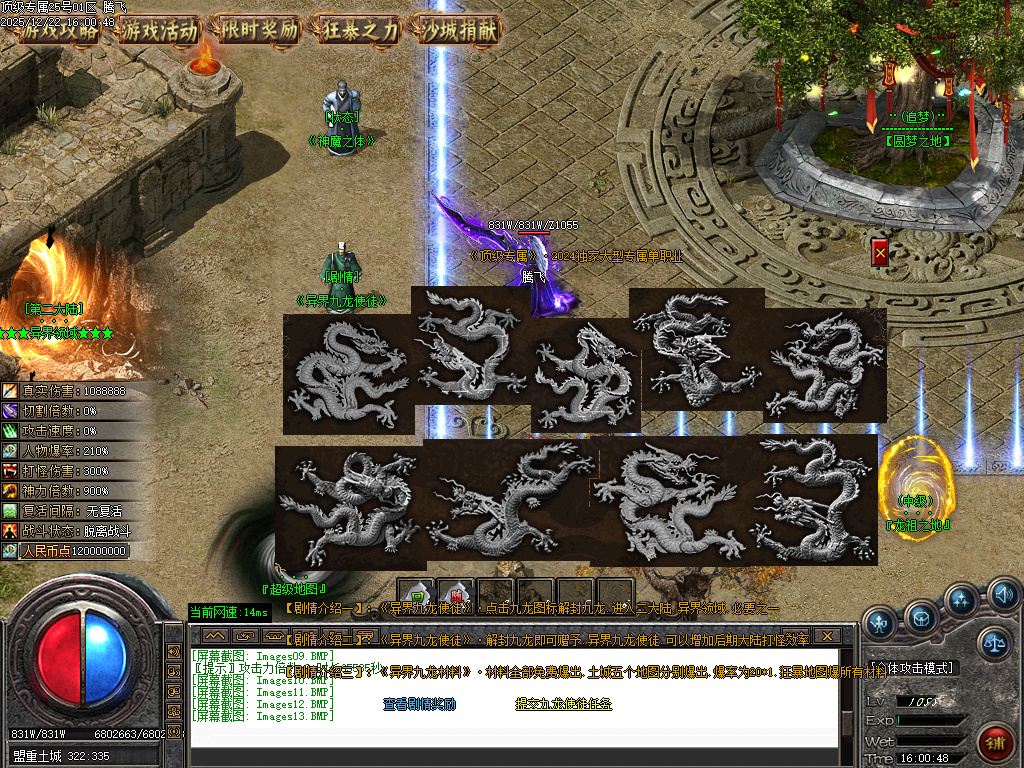
Task: Toggle sound with the speaker icon
Action: (1003, 596)
